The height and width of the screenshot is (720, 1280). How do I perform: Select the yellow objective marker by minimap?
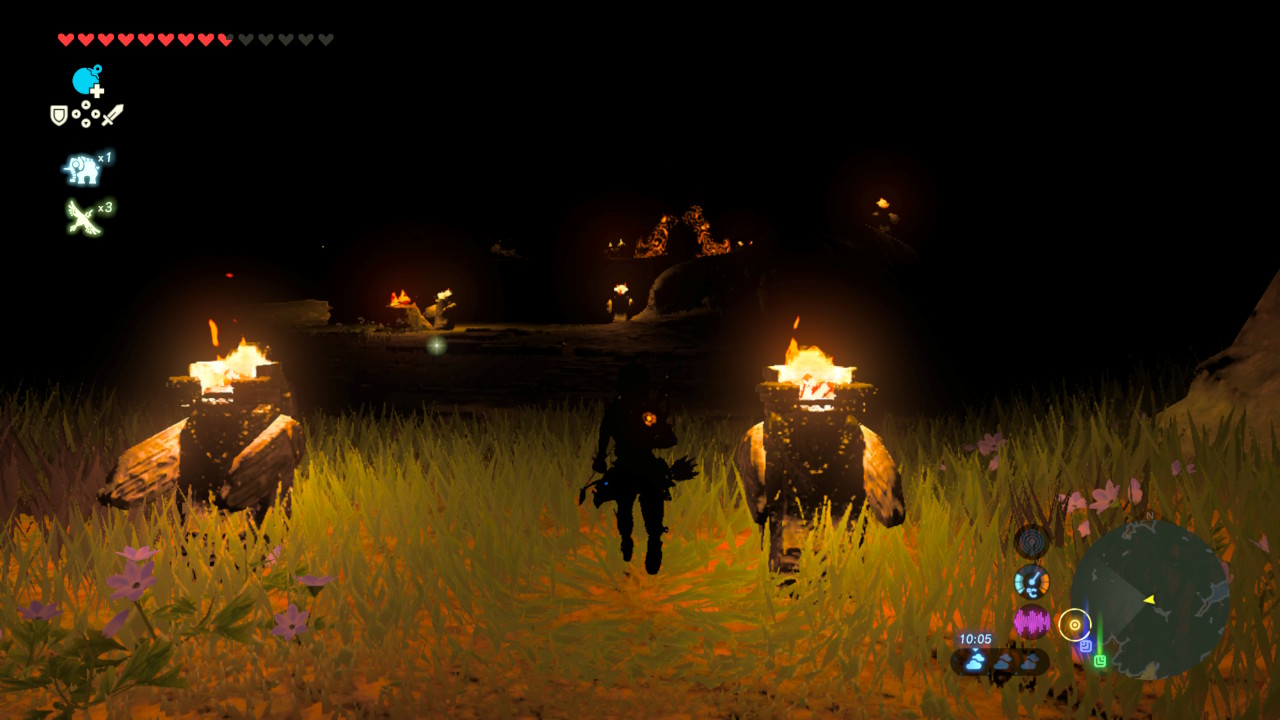point(1074,625)
